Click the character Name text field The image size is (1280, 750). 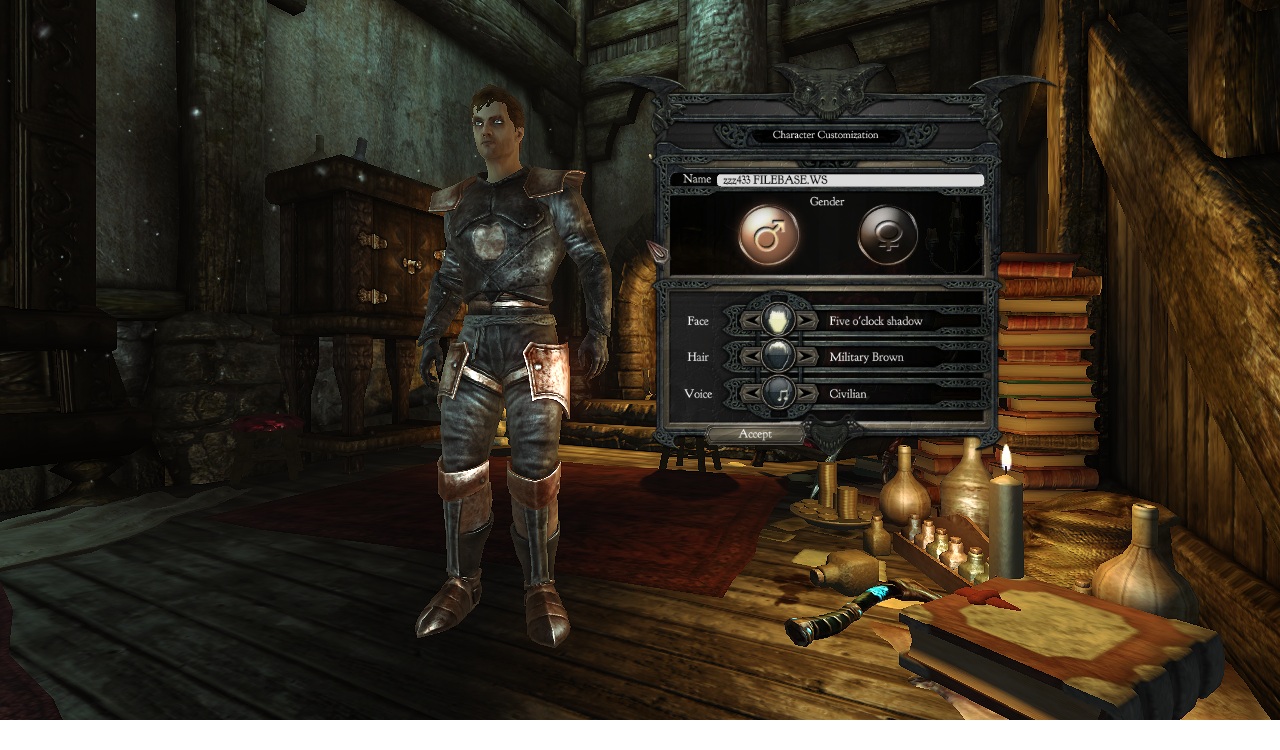(x=849, y=180)
